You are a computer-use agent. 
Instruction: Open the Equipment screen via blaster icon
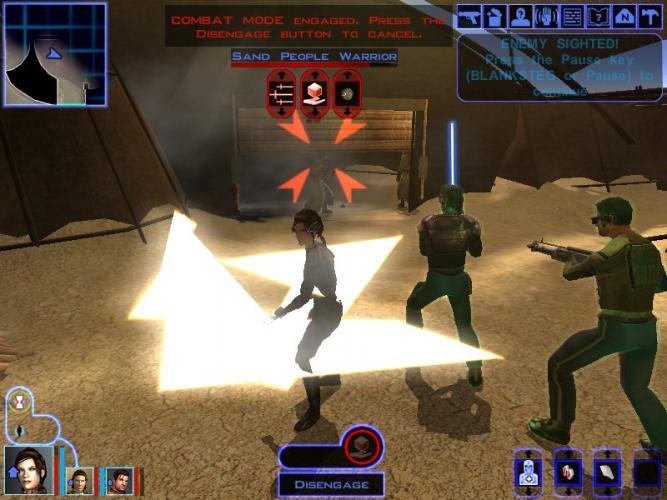(469, 16)
